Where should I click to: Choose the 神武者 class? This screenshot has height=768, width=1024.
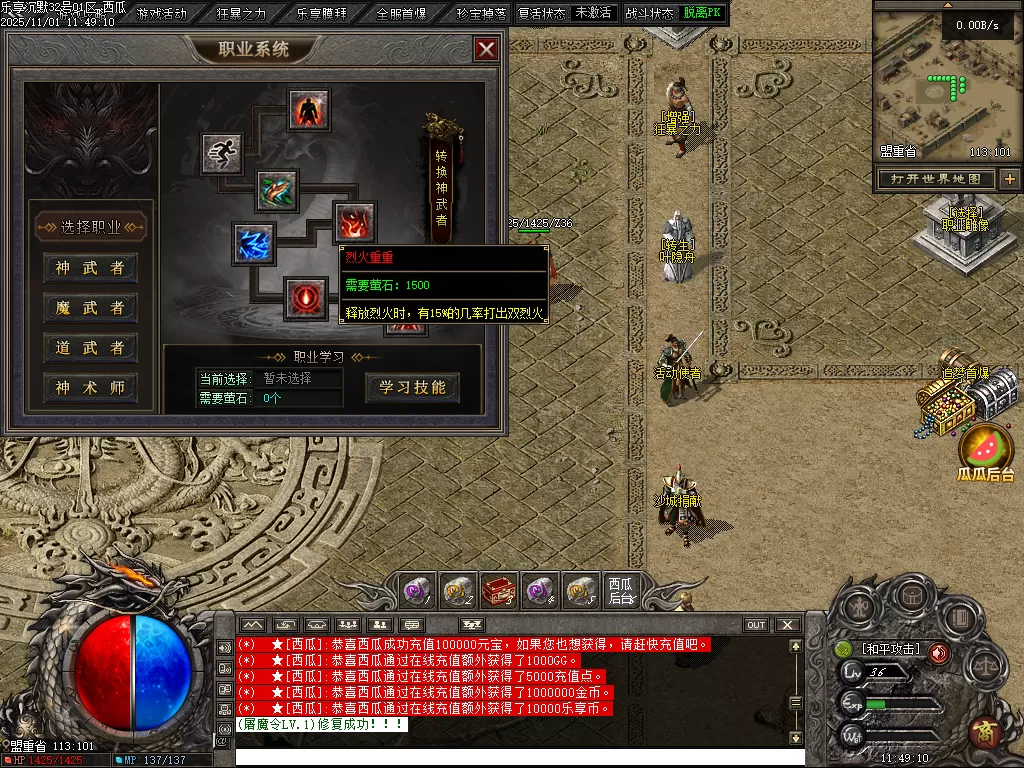pyautogui.click(x=90, y=268)
